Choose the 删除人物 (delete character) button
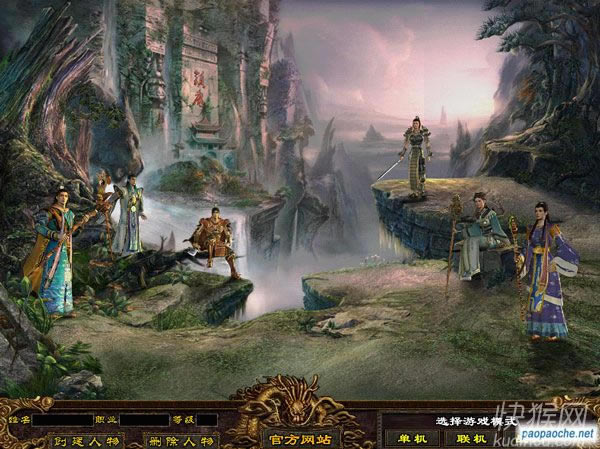The height and width of the screenshot is (449, 600). coord(180,439)
